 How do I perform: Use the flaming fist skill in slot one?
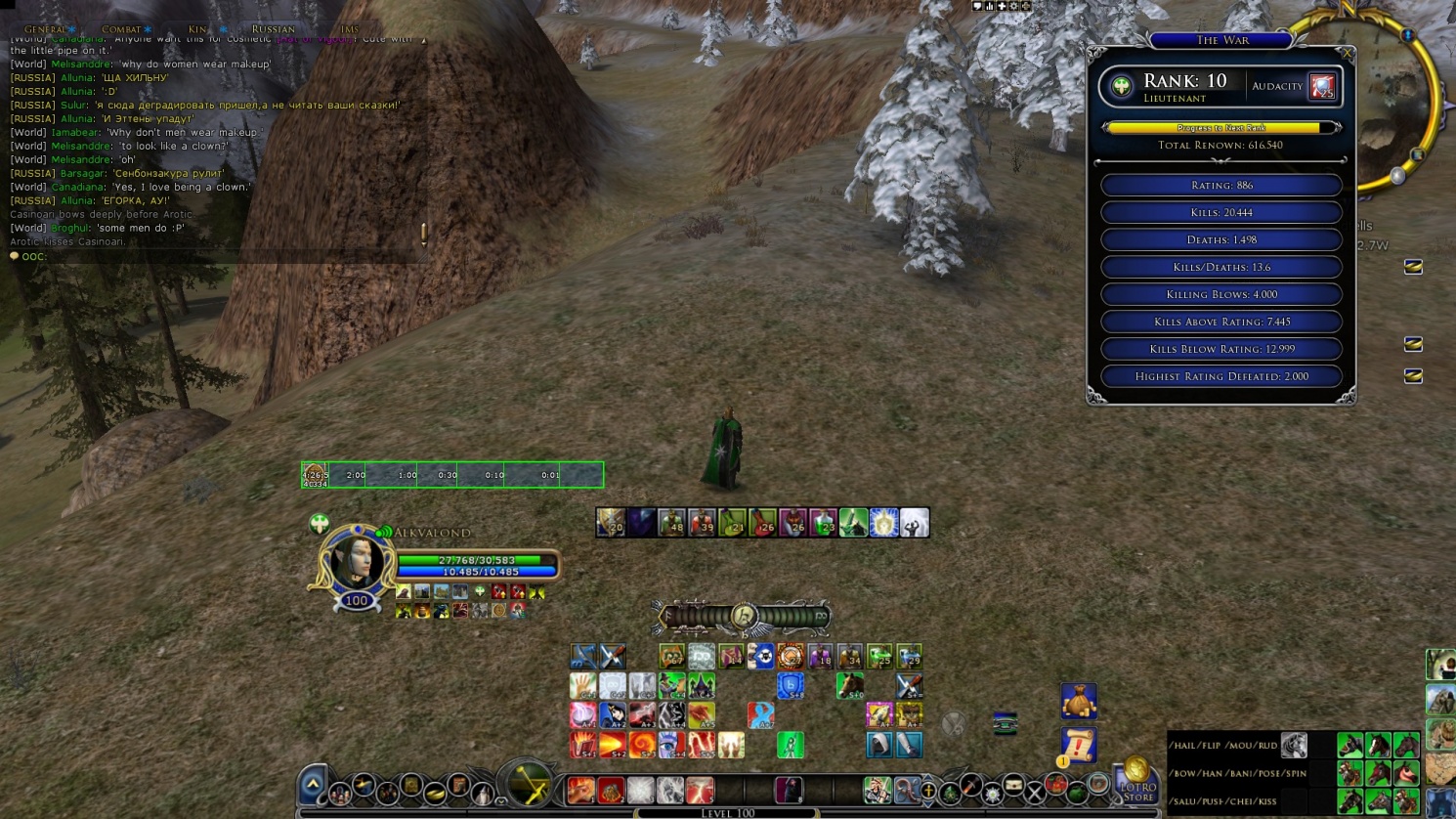583,745
